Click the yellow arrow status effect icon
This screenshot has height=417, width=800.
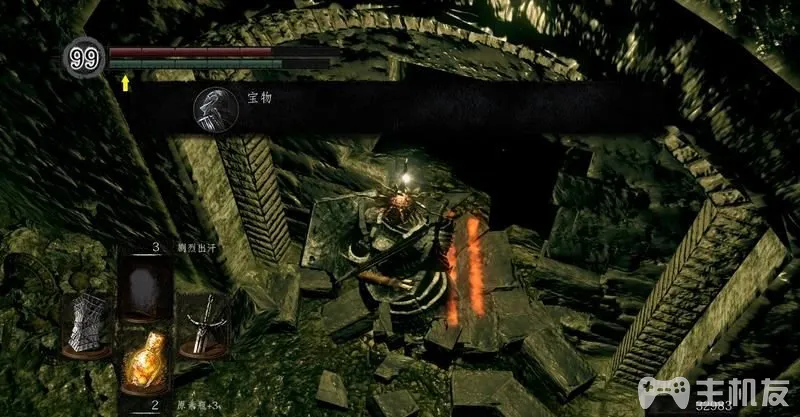point(126,83)
